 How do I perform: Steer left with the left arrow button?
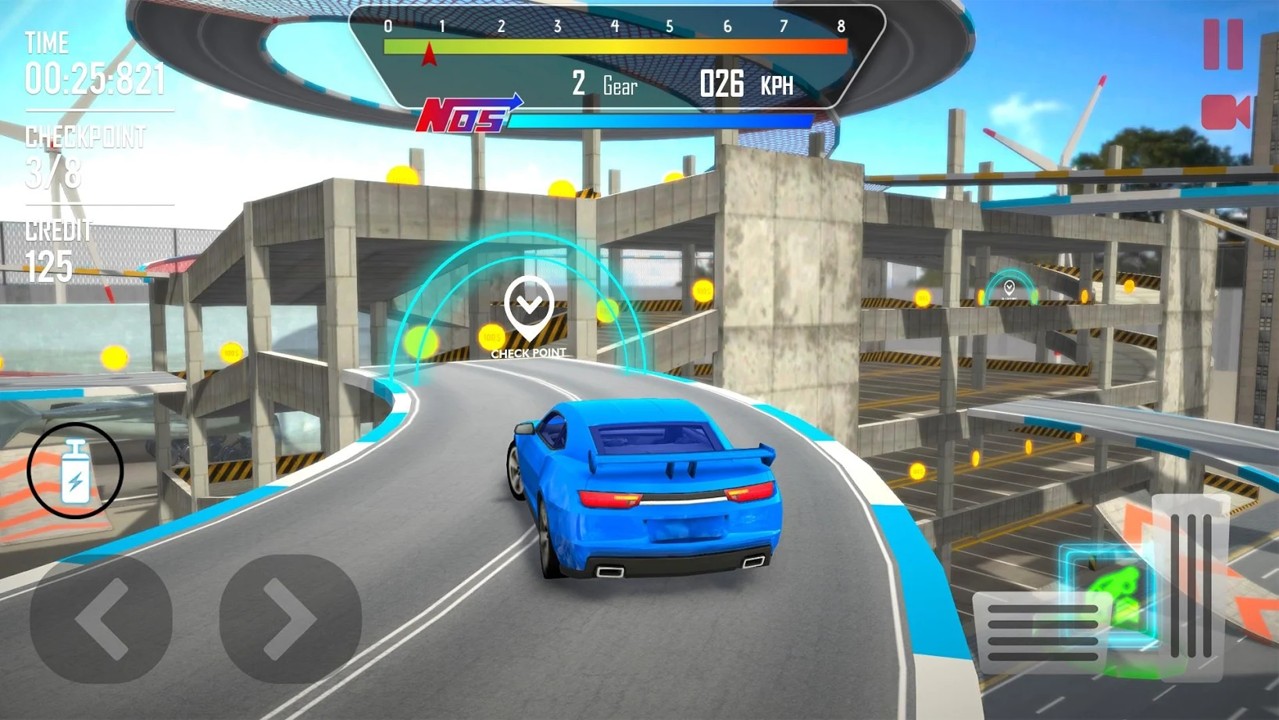click(x=100, y=619)
